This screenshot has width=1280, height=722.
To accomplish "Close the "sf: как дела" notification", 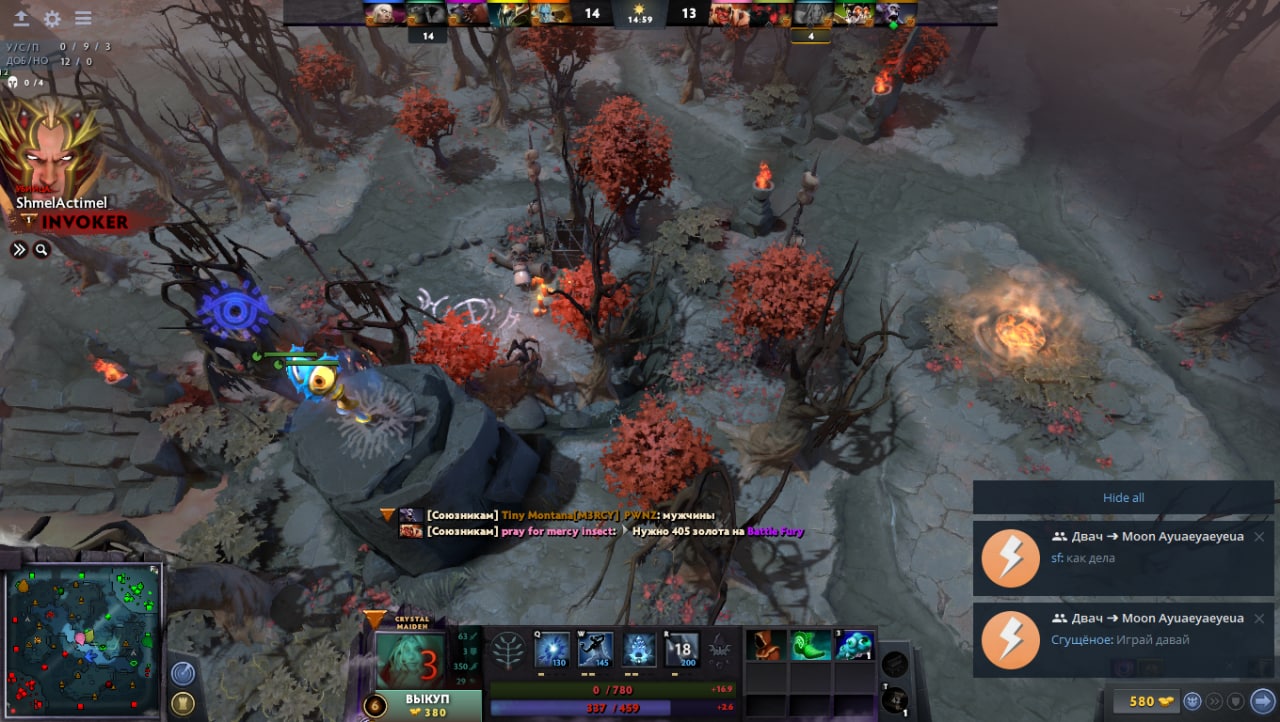I will [1259, 537].
